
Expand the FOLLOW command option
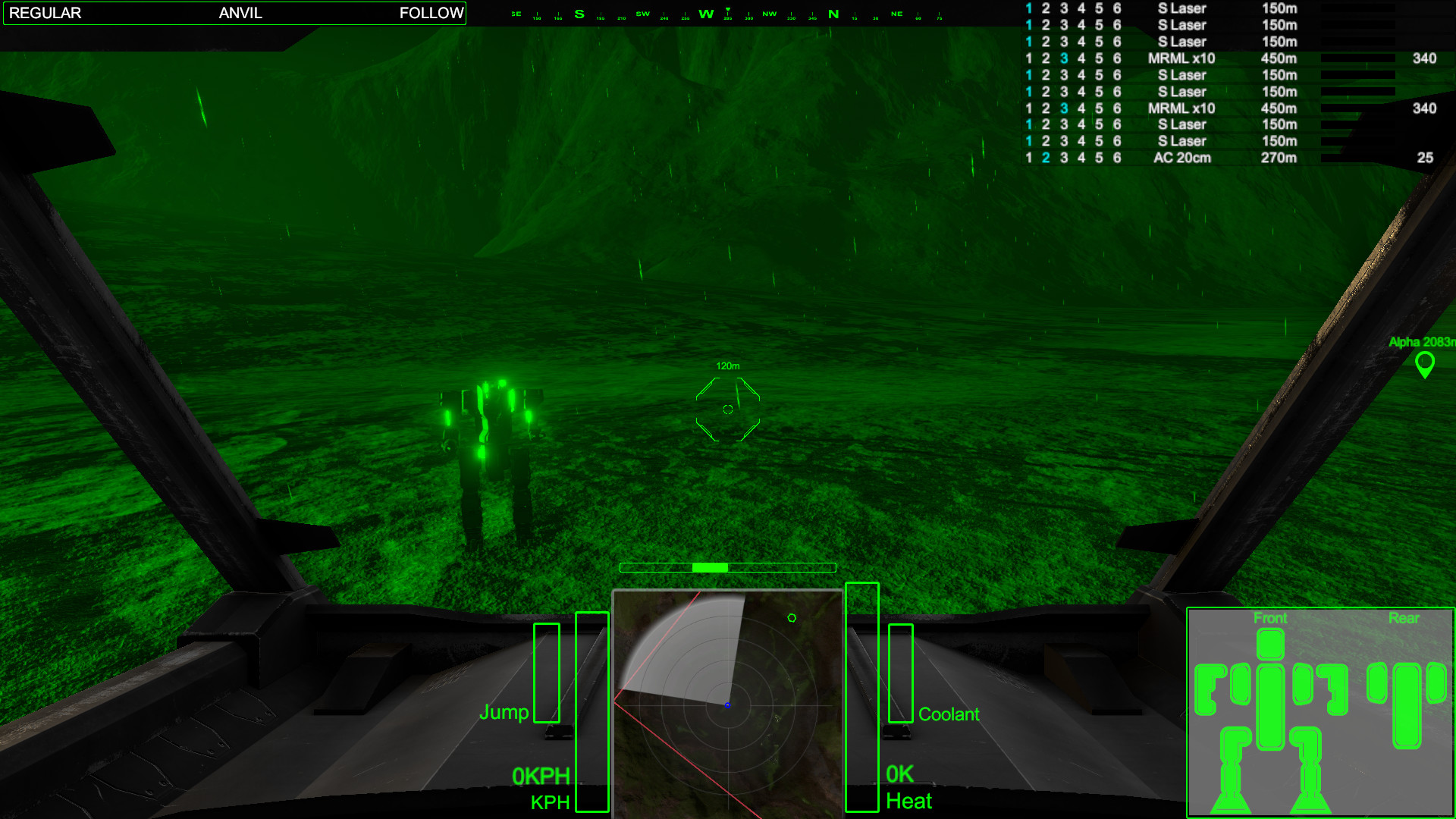tap(431, 13)
